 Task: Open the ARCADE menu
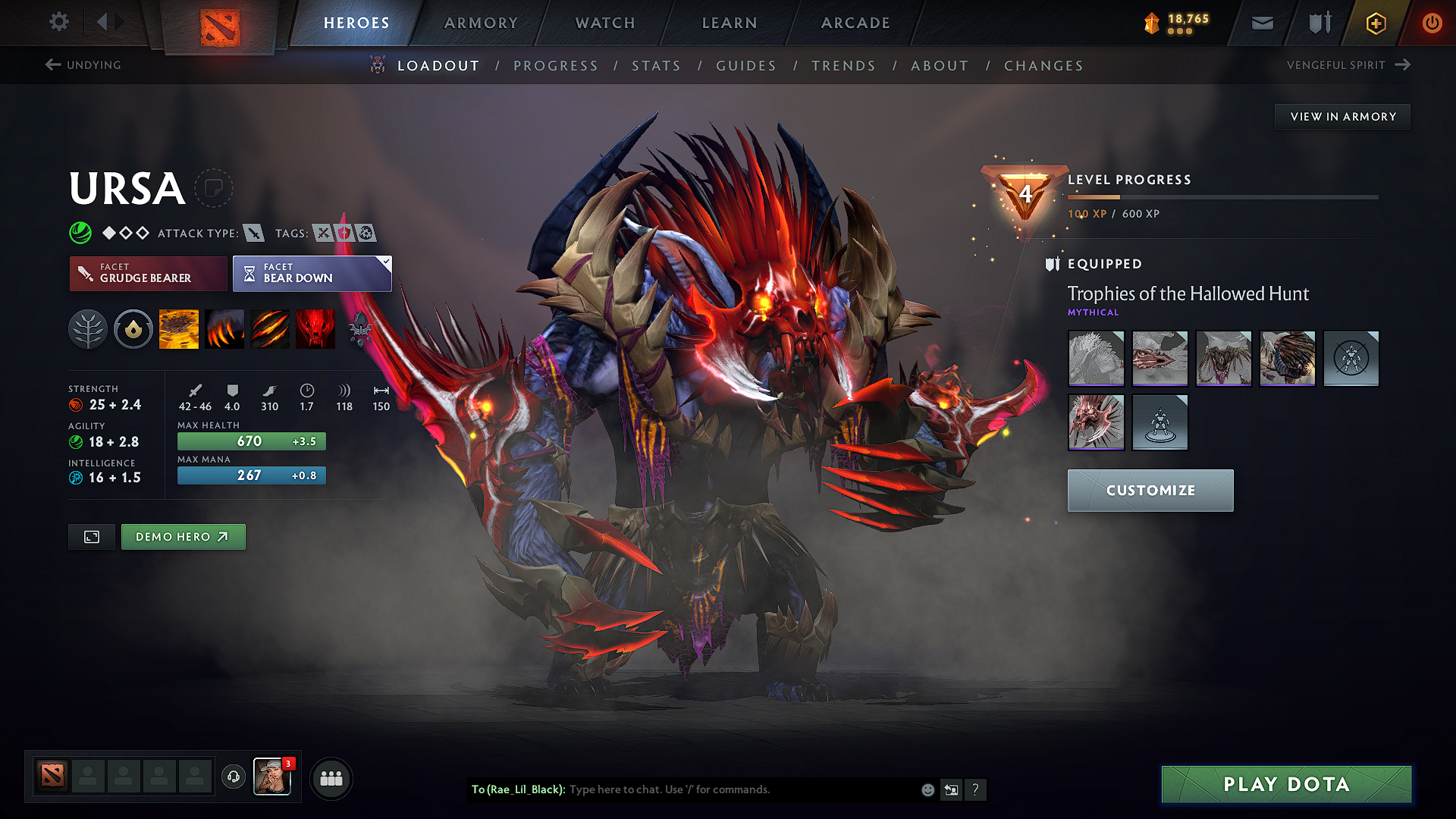pos(855,23)
